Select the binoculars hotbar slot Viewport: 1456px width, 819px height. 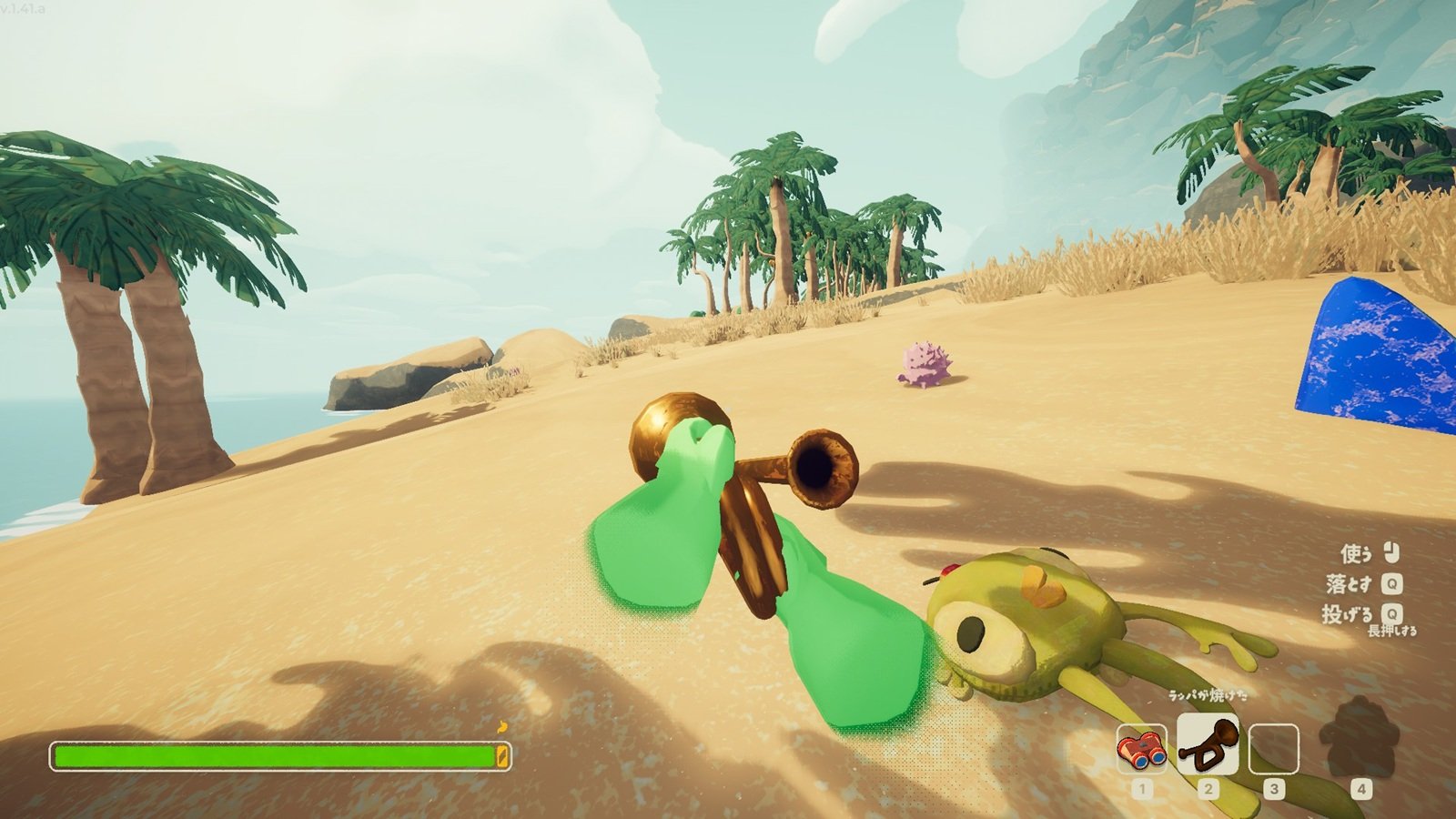click(x=1141, y=749)
